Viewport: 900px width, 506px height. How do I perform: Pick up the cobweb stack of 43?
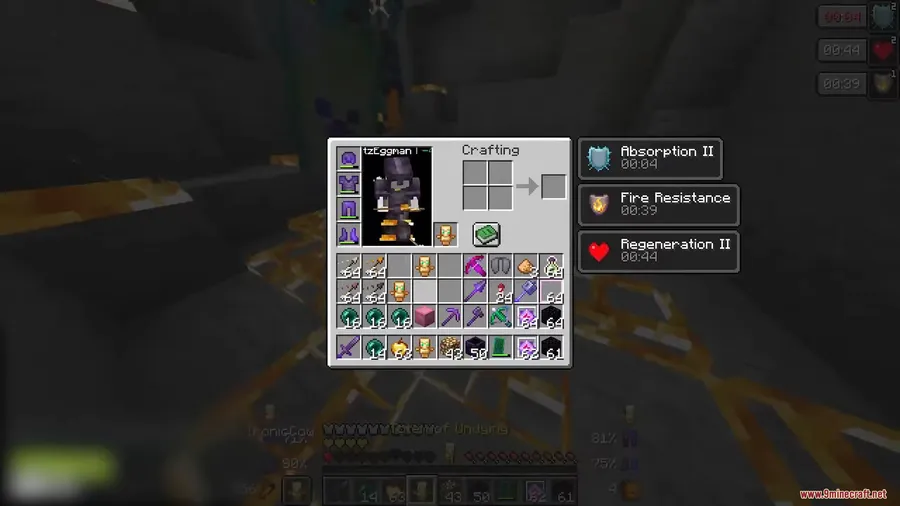449,348
